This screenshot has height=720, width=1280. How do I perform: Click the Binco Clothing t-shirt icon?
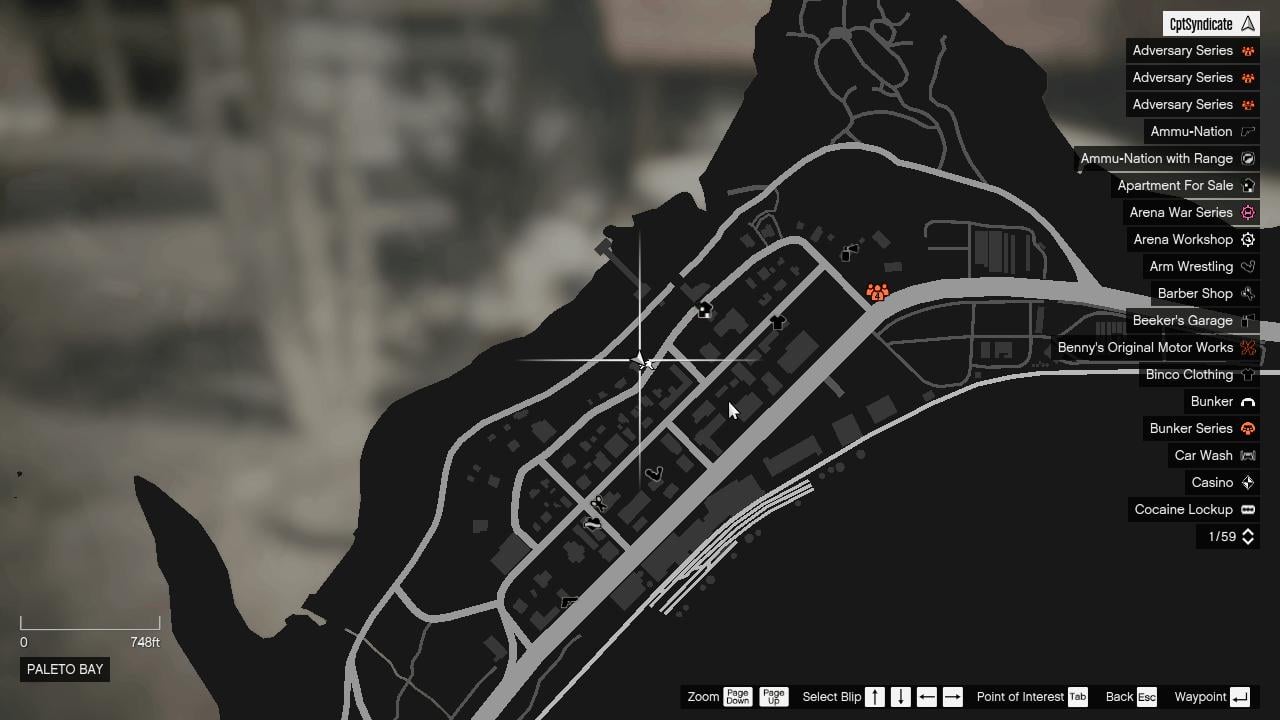pos(1247,374)
